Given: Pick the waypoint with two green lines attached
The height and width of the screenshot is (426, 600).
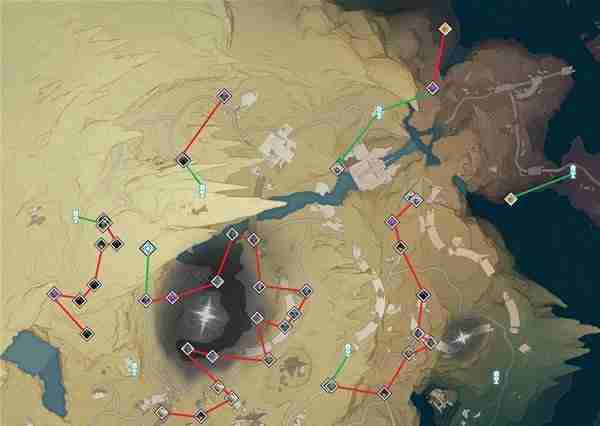Looking at the screenshot, I should (379, 112).
